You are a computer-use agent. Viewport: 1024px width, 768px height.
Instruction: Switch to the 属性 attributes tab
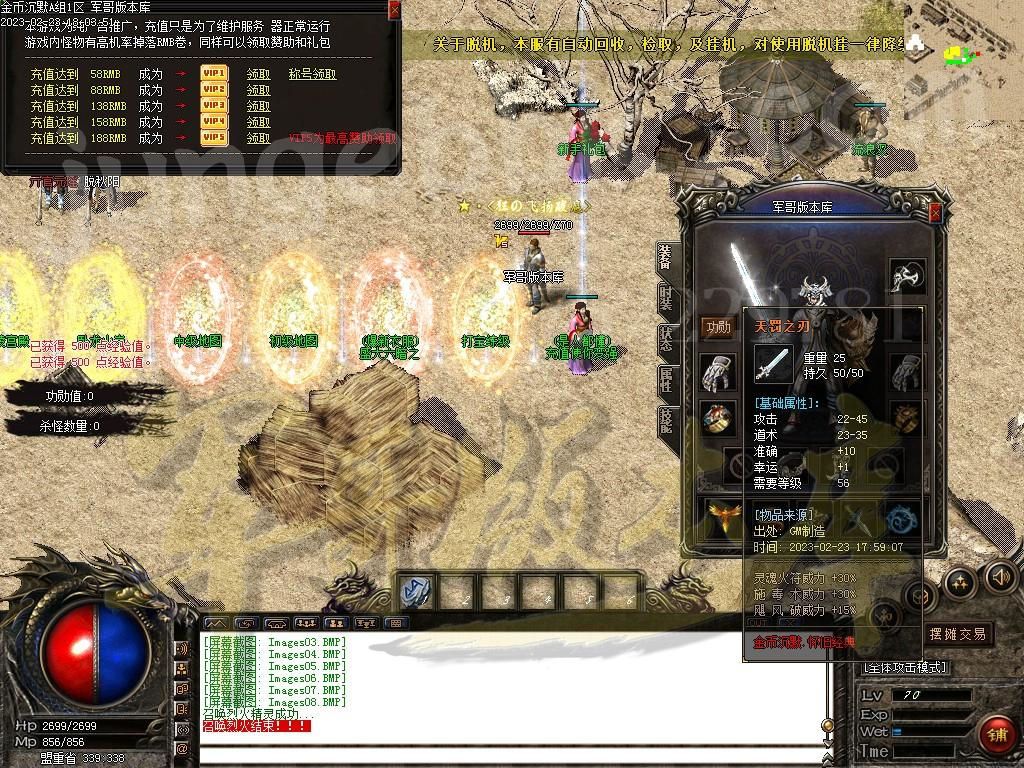coord(667,379)
